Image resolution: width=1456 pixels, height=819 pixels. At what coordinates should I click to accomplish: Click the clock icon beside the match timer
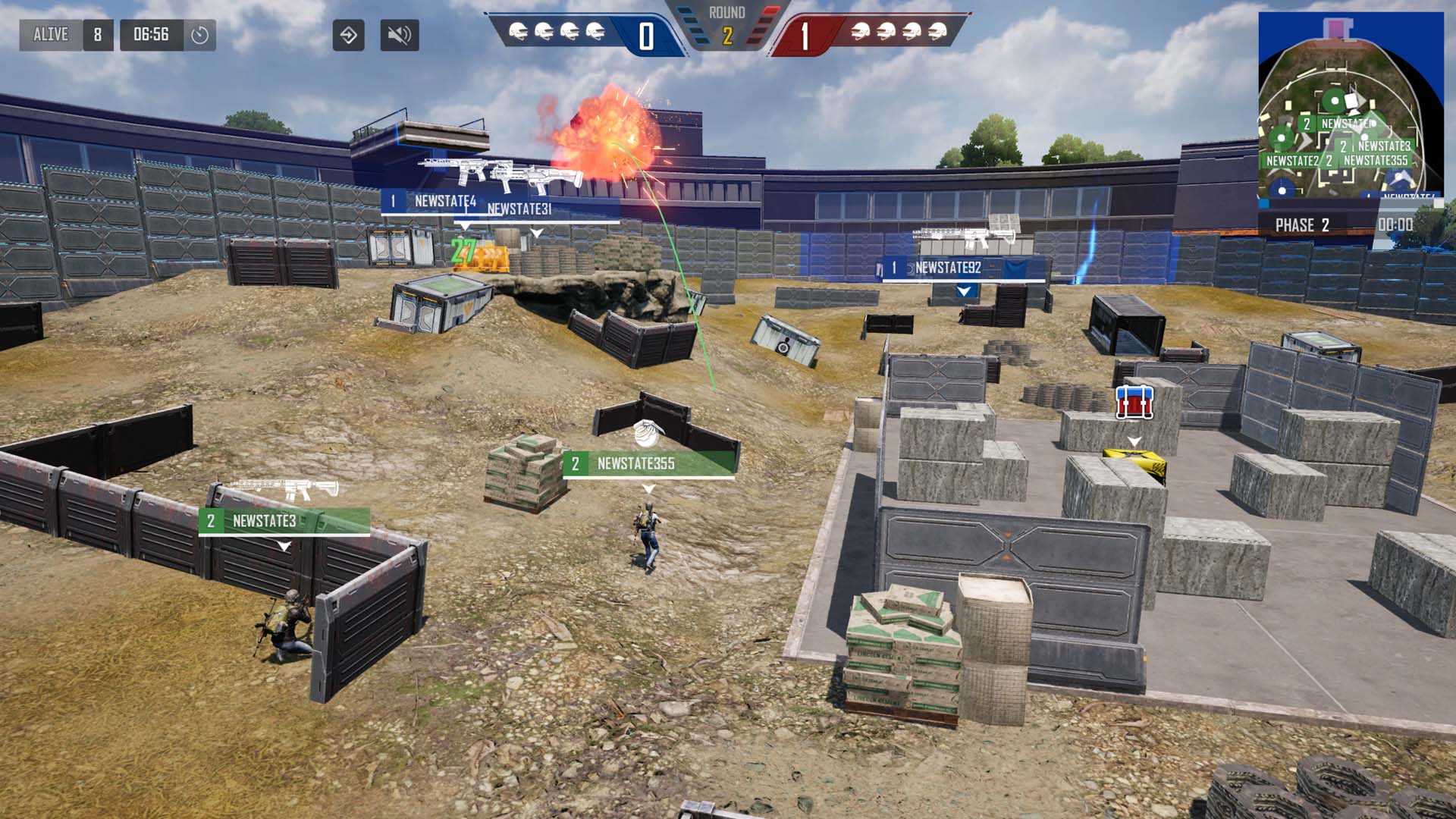point(200,35)
